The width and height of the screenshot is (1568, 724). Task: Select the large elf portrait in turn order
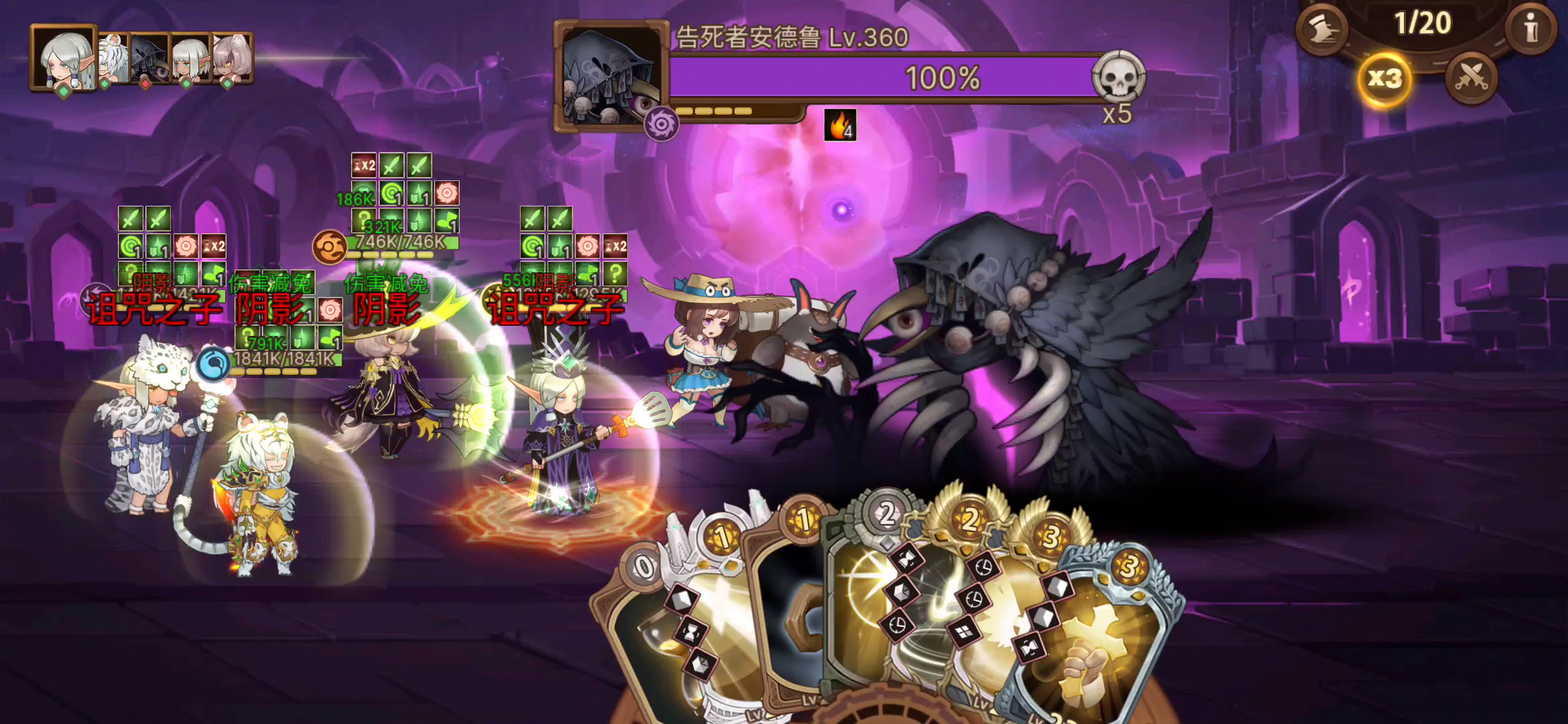(x=64, y=58)
